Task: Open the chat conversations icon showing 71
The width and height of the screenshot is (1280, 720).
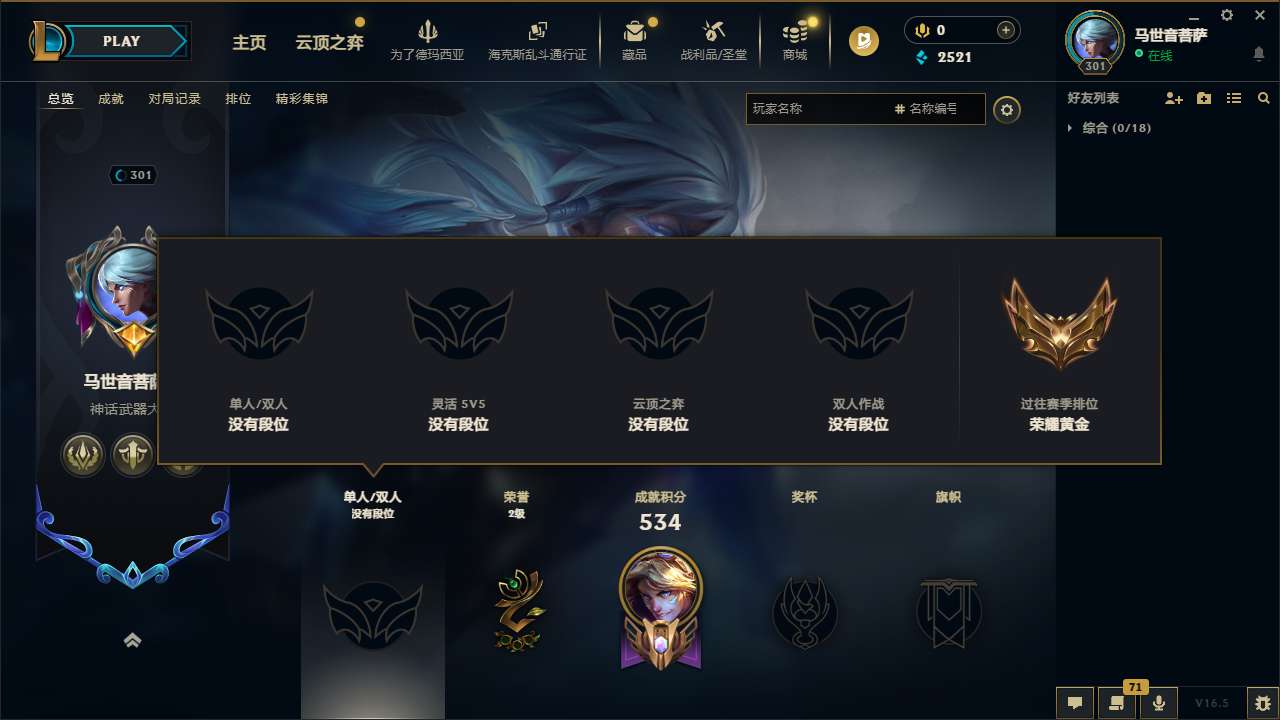Action: click(1117, 703)
